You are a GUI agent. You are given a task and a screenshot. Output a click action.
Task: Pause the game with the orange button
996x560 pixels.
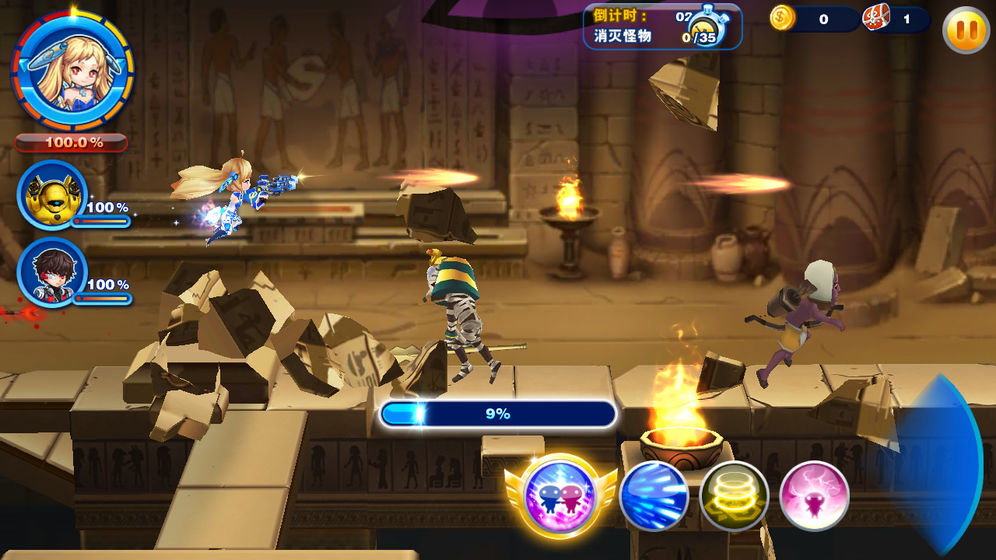[x=965, y=31]
